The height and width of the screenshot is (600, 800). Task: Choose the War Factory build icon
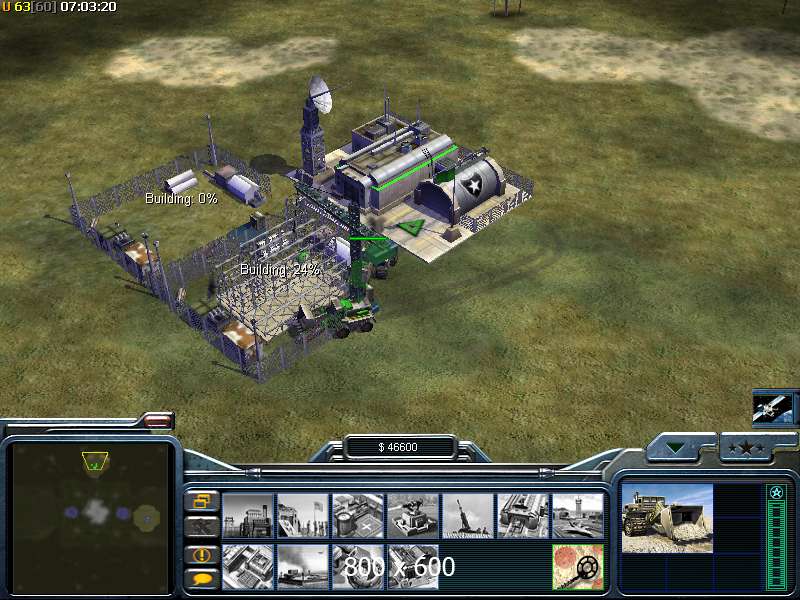point(522,516)
